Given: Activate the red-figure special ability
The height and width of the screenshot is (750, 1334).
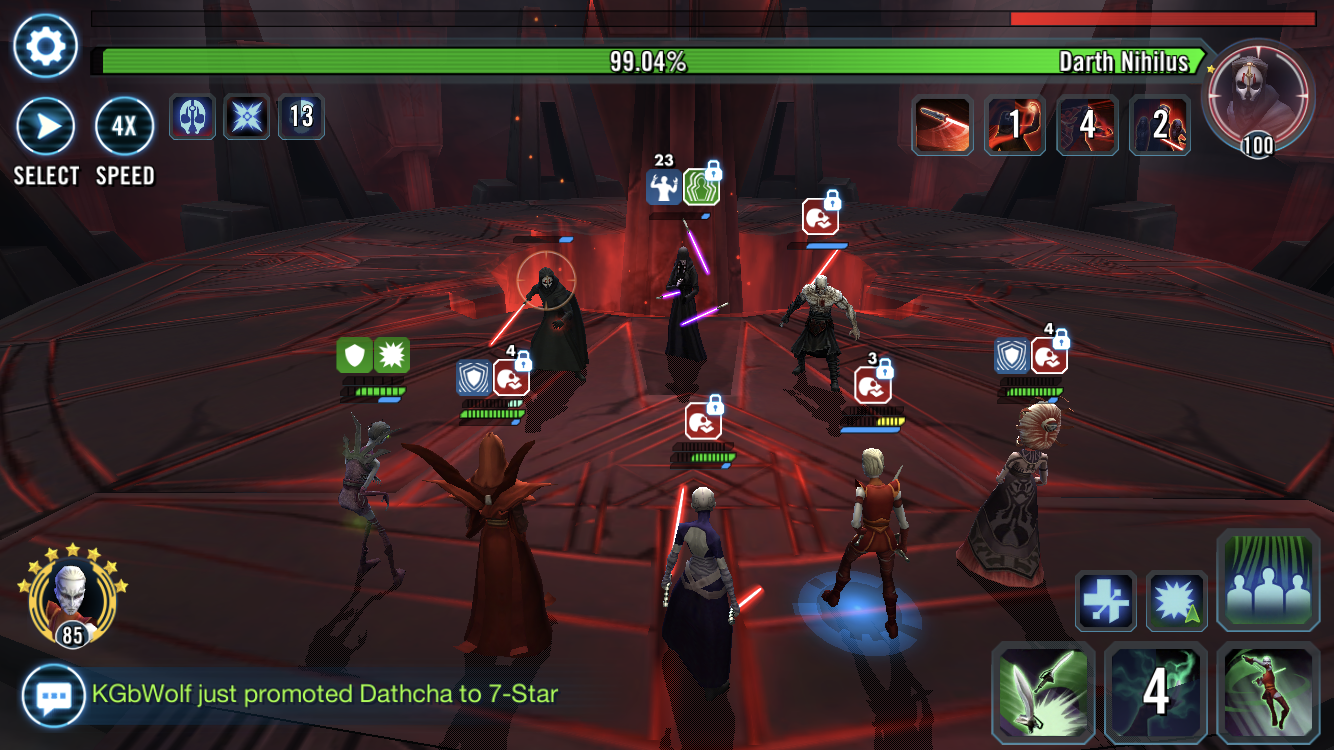Looking at the screenshot, I should (1268, 693).
